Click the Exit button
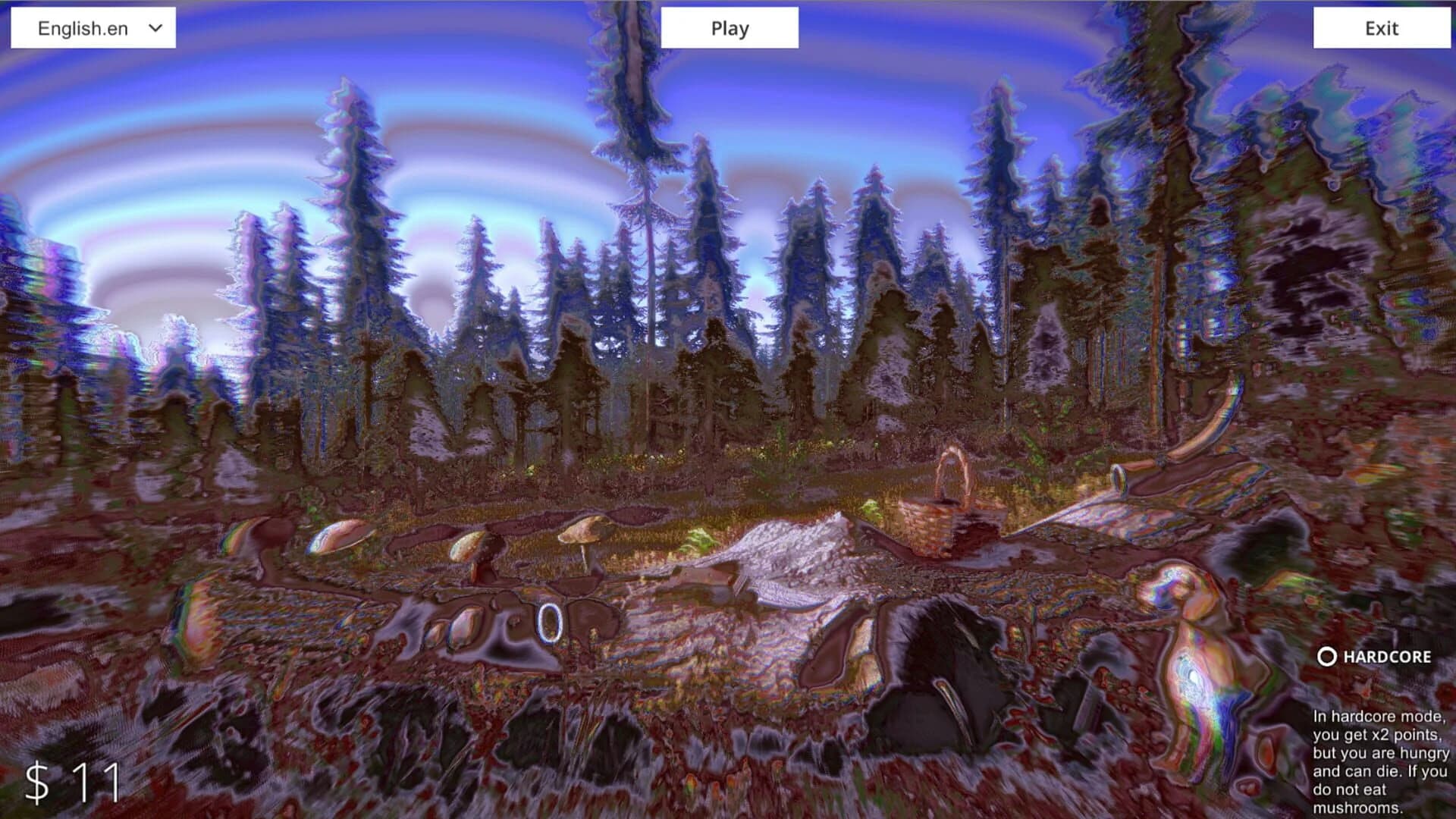The width and height of the screenshot is (1456, 819). [x=1382, y=30]
